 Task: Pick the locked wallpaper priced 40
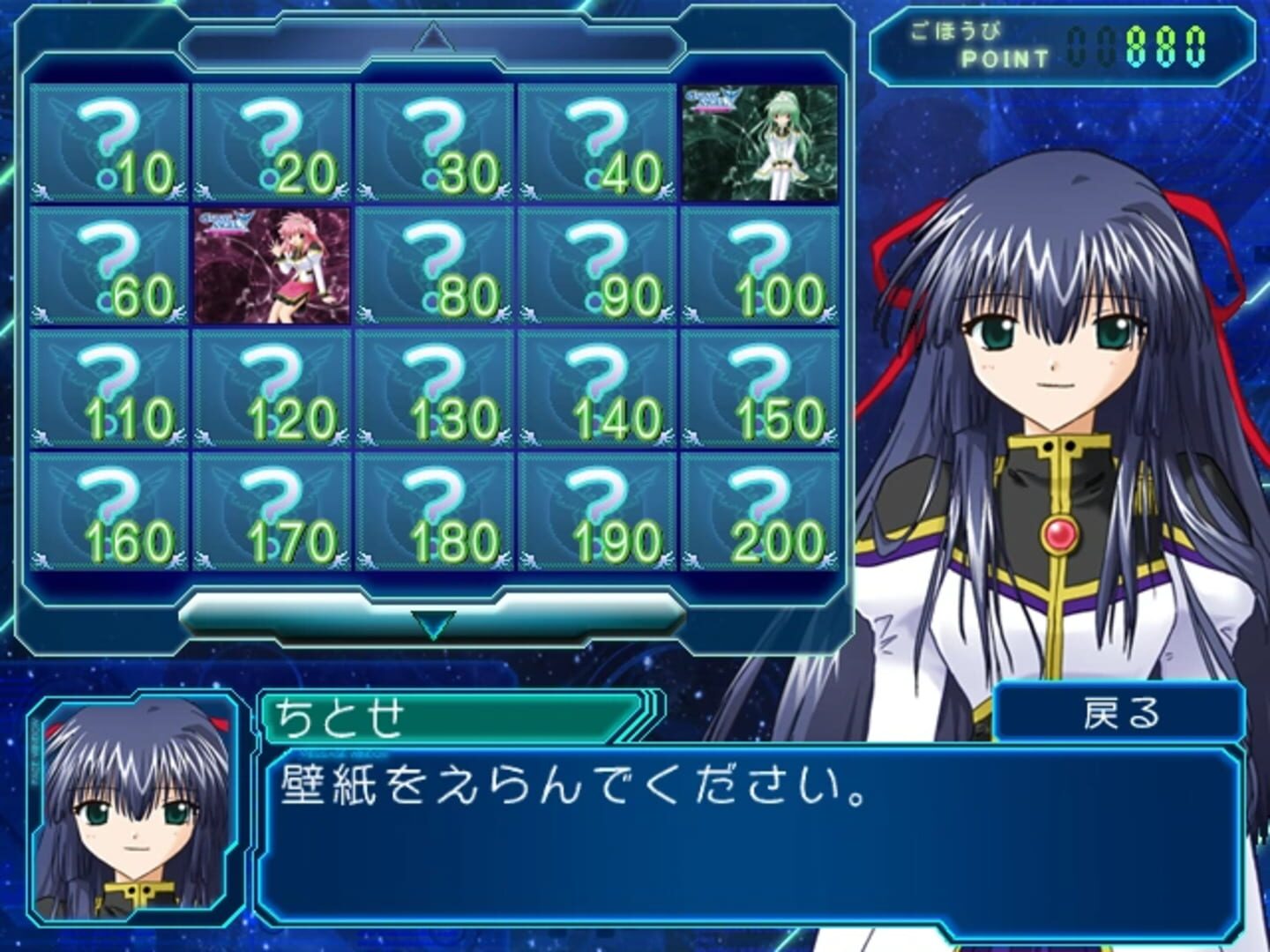597,143
